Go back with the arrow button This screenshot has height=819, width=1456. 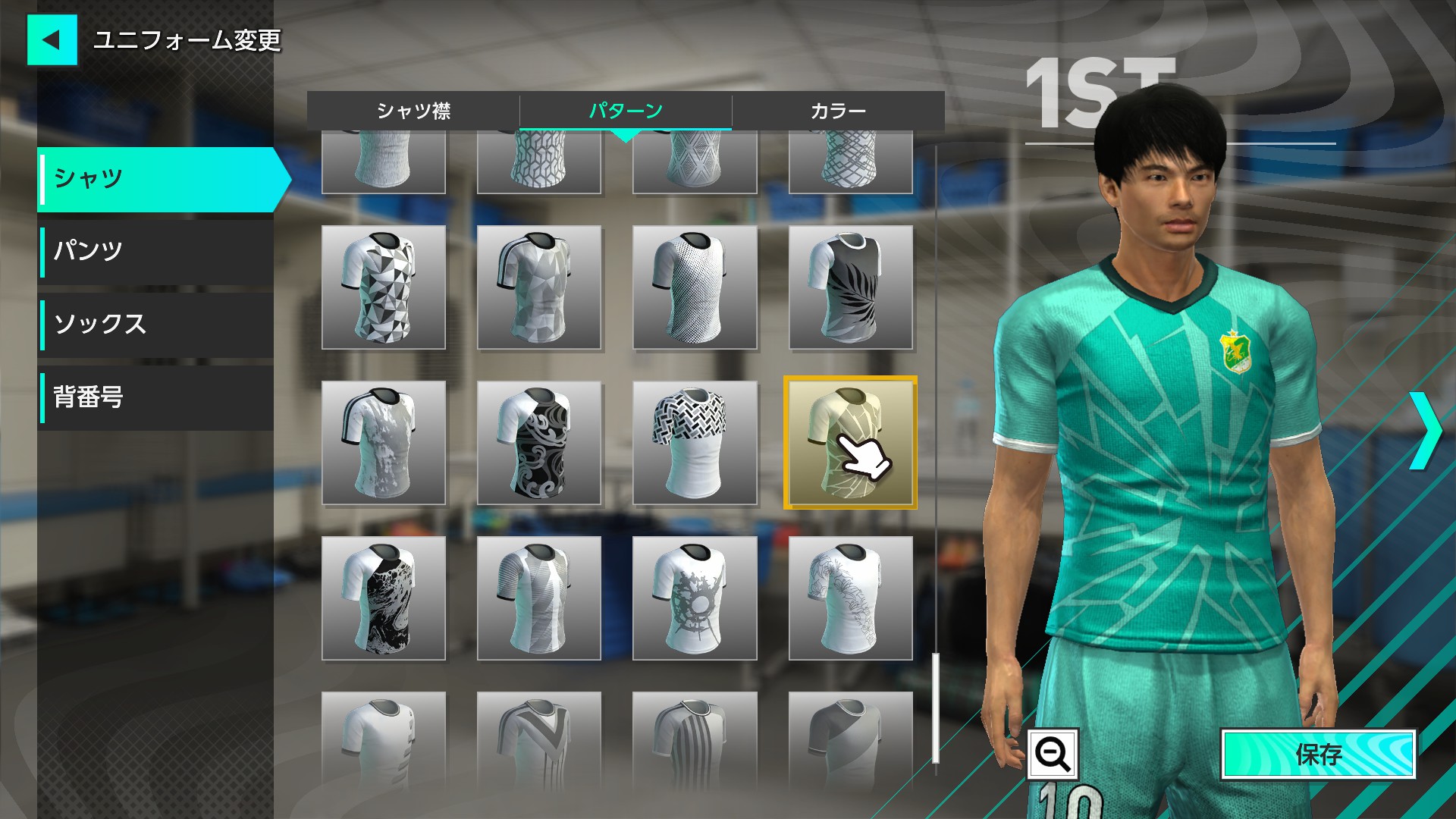[x=52, y=39]
